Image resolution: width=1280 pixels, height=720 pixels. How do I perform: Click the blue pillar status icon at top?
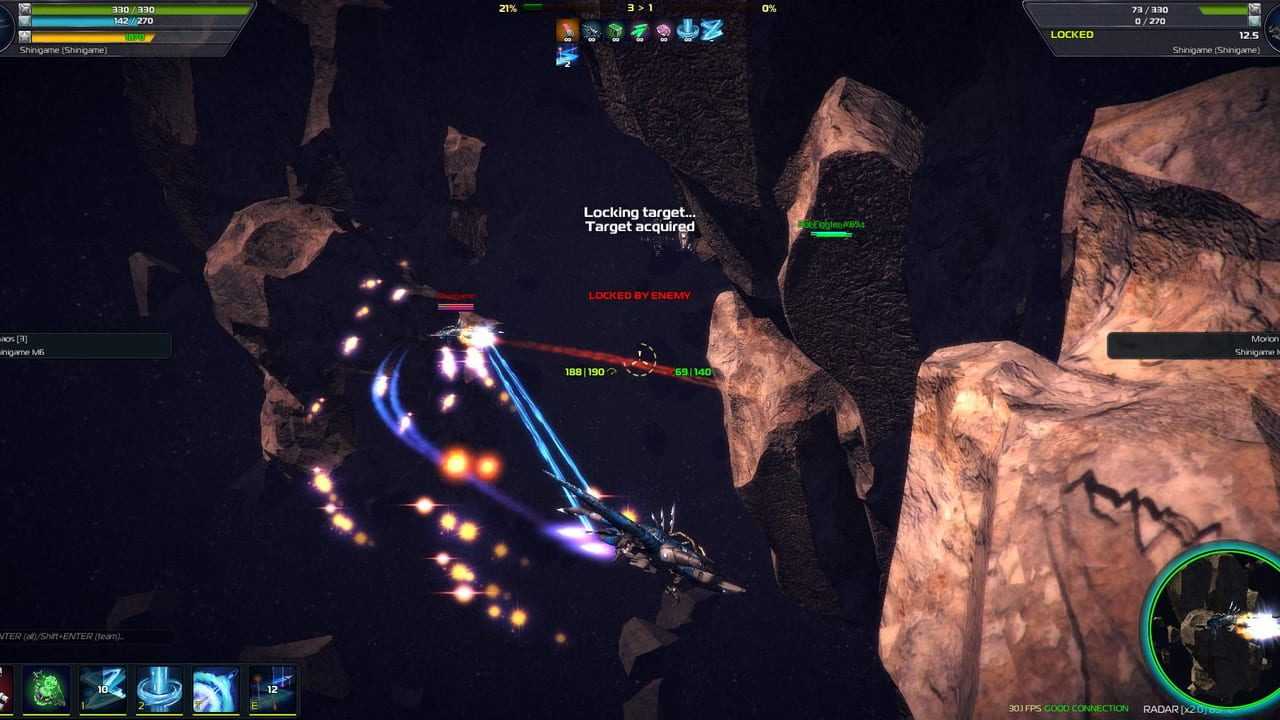coord(687,31)
